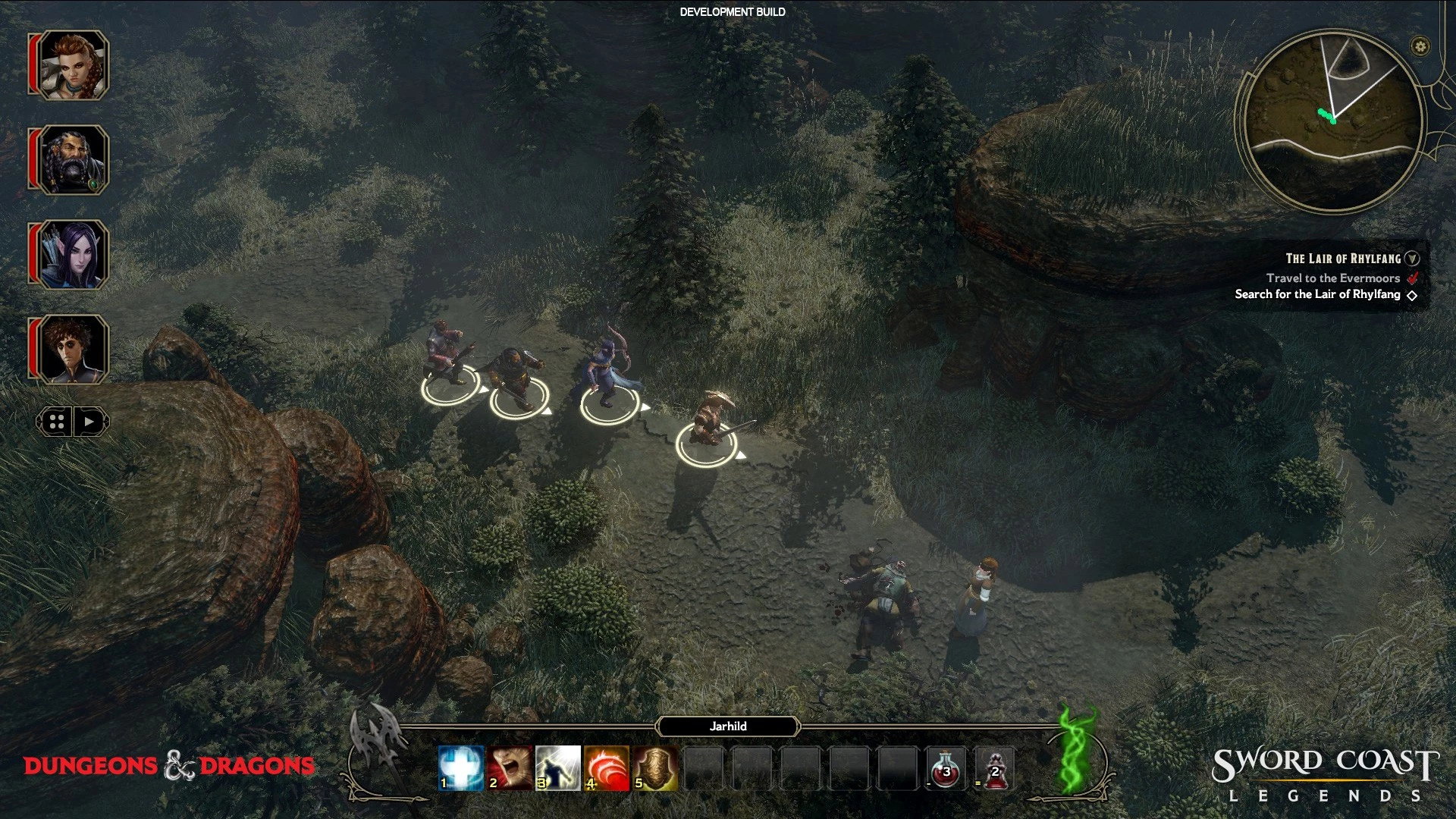Collapse The Lair of Rhylfang quest tracker
Screen dimensions: 1456x819
1411,259
